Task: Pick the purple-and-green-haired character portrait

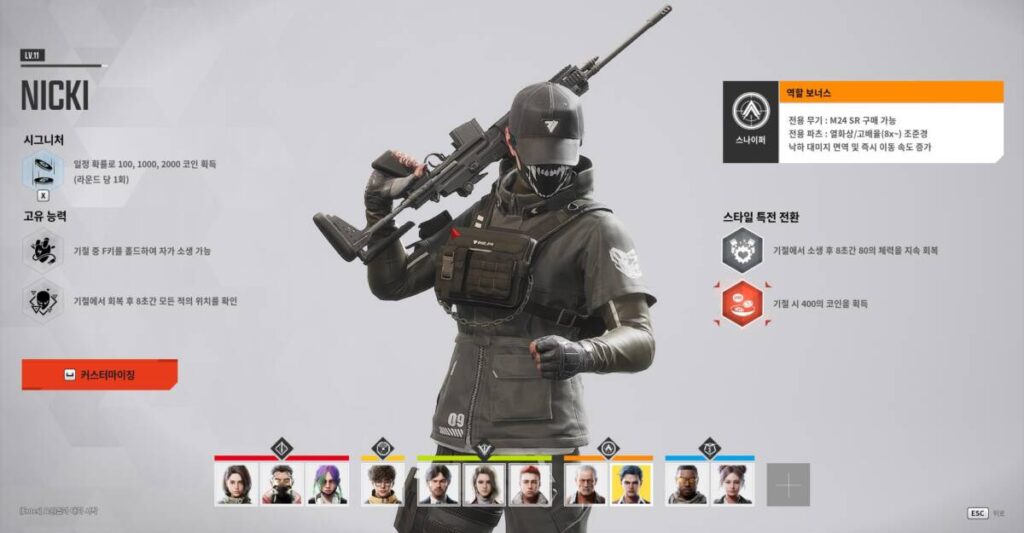Action: pos(327,484)
